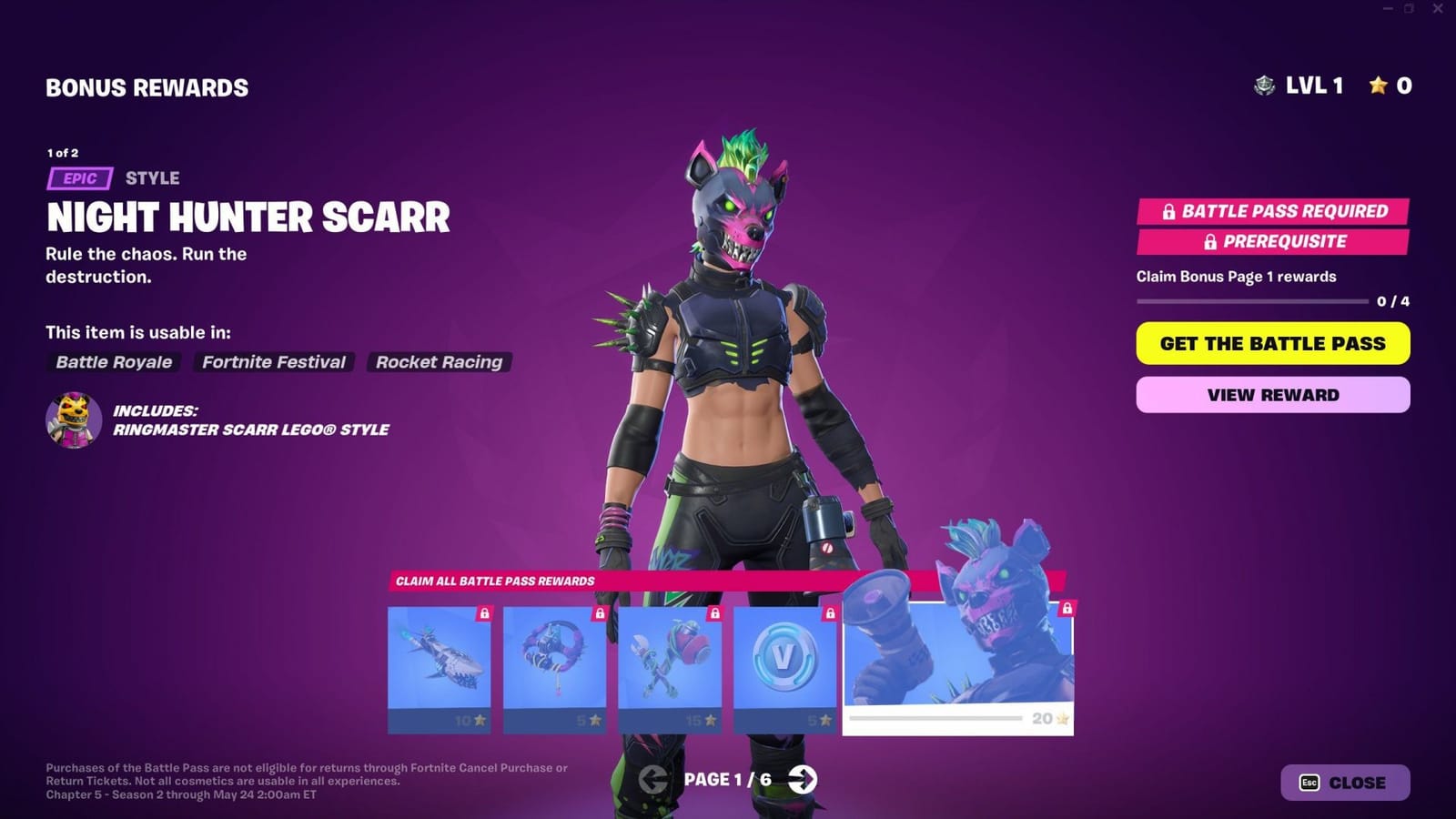
Task: Click the Claim All Battle Pass Rewards banner
Action: pos(493,581)
